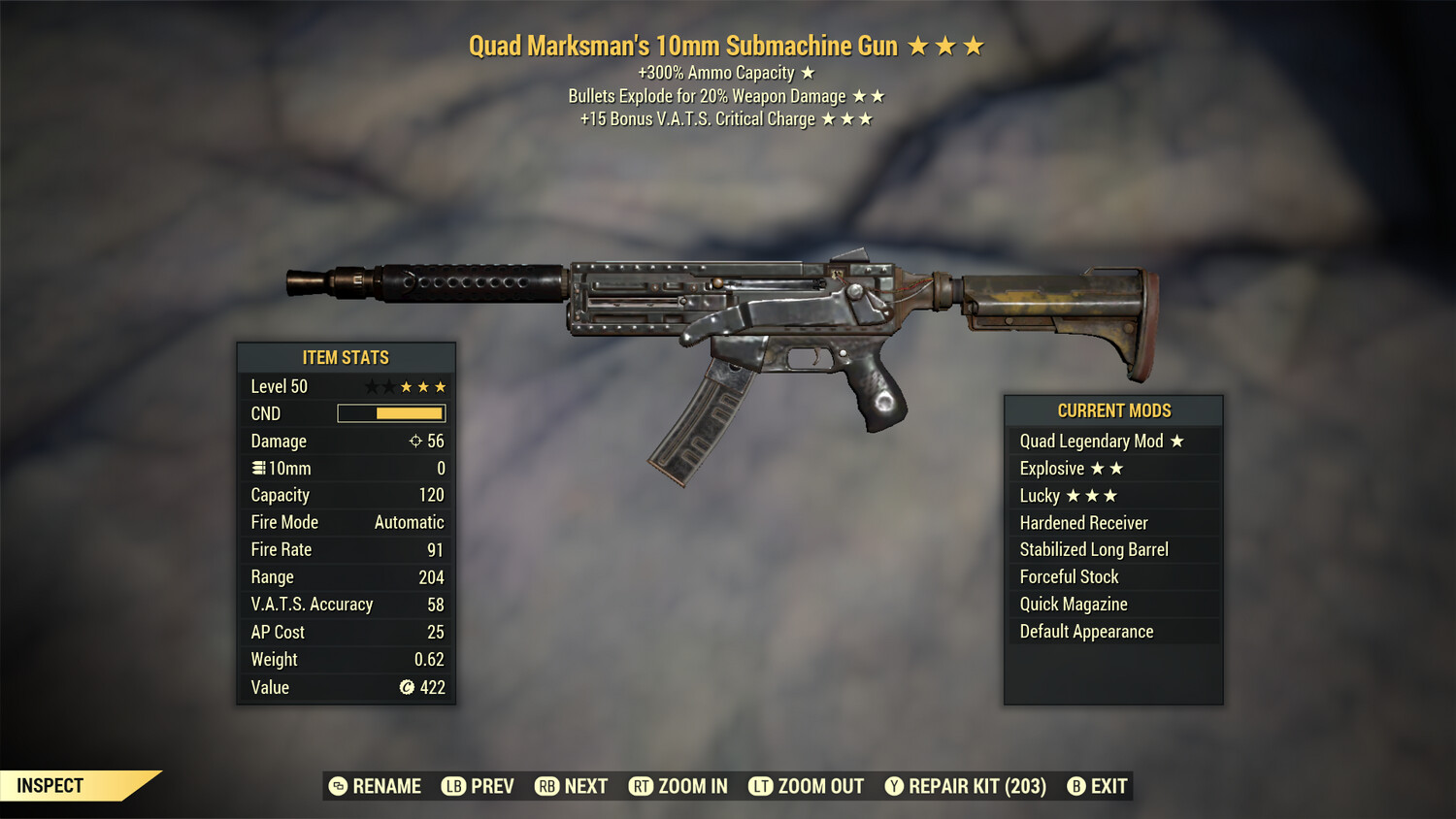Select the Hardened Receiver mod entry
The width and height of the screenshot is (1456, 819).
click(1082, 522)
